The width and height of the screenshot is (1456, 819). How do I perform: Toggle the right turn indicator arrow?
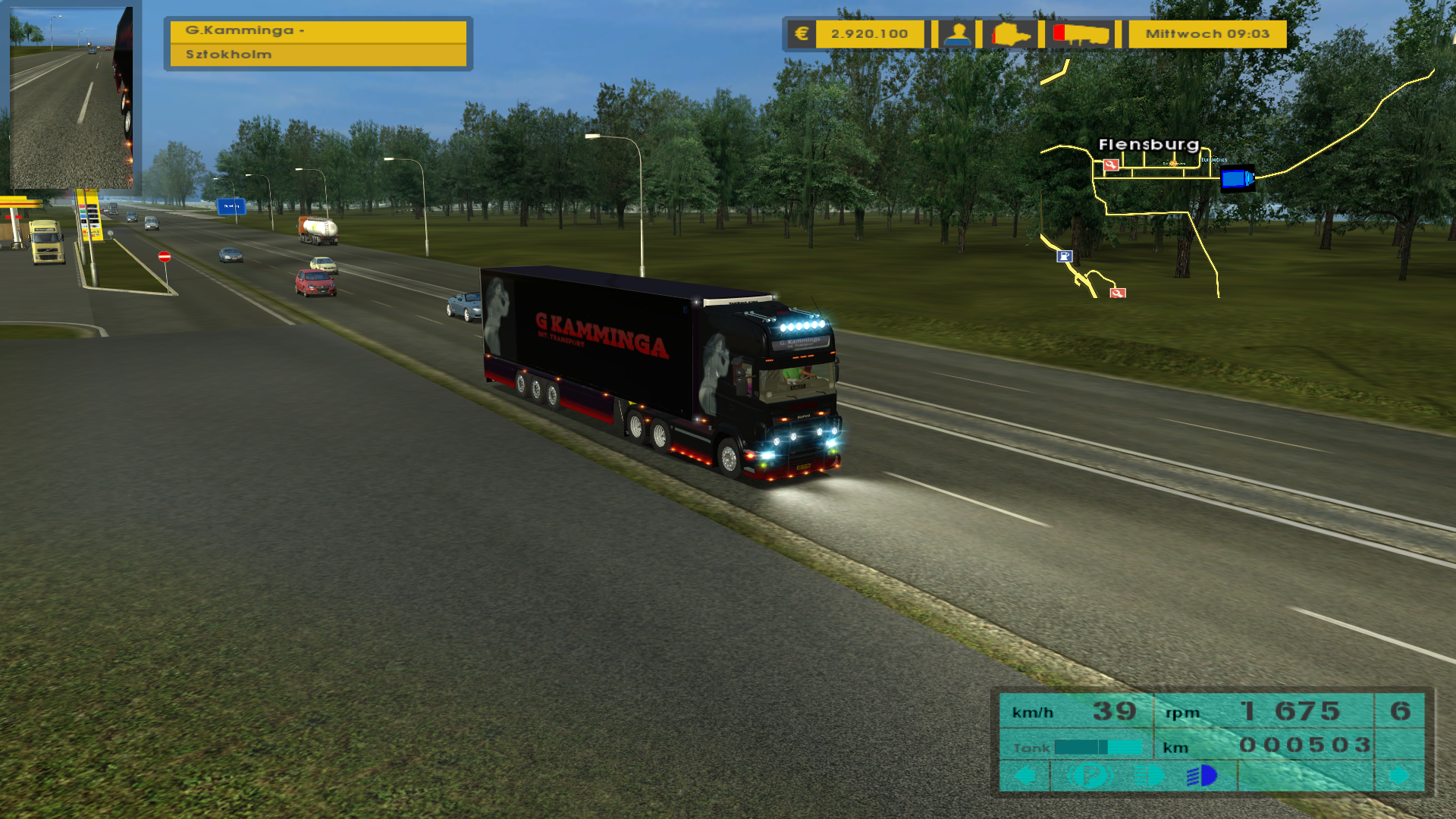click(1399, 775)
